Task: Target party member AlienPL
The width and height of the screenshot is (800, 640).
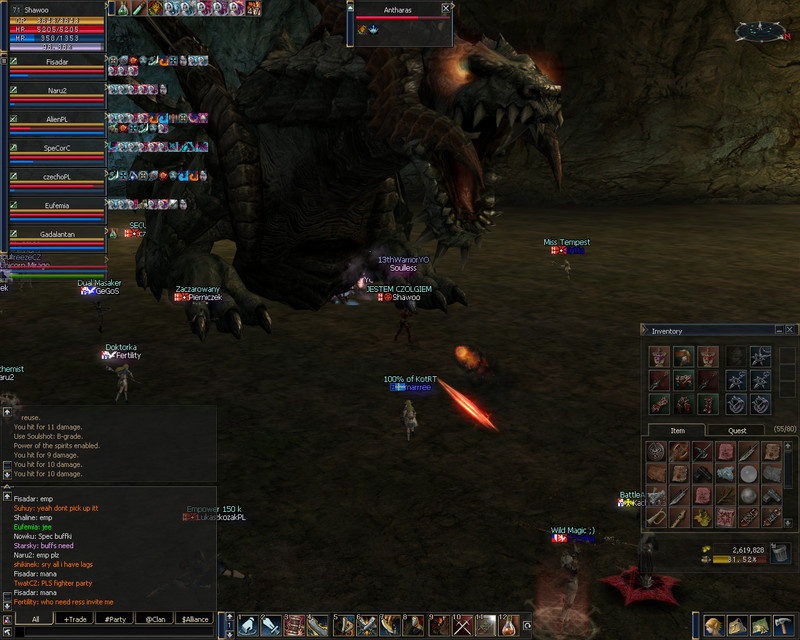Action: pyautogui.click(x=57, y=119)
